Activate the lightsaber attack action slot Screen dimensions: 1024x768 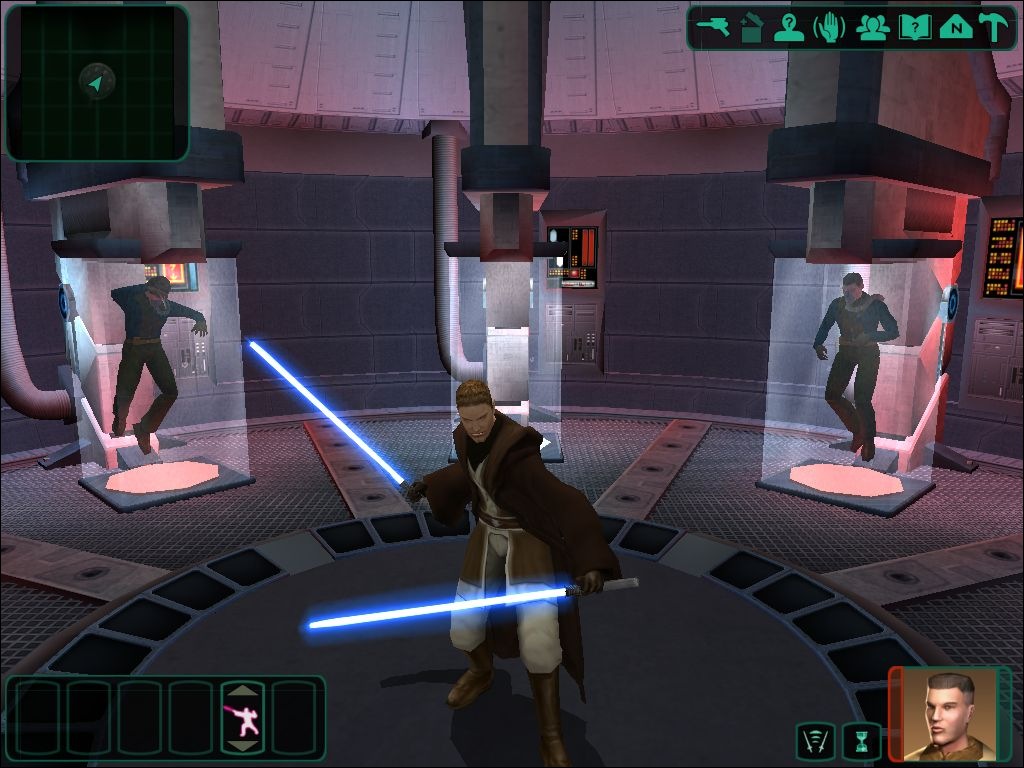(x=244, y=718)
